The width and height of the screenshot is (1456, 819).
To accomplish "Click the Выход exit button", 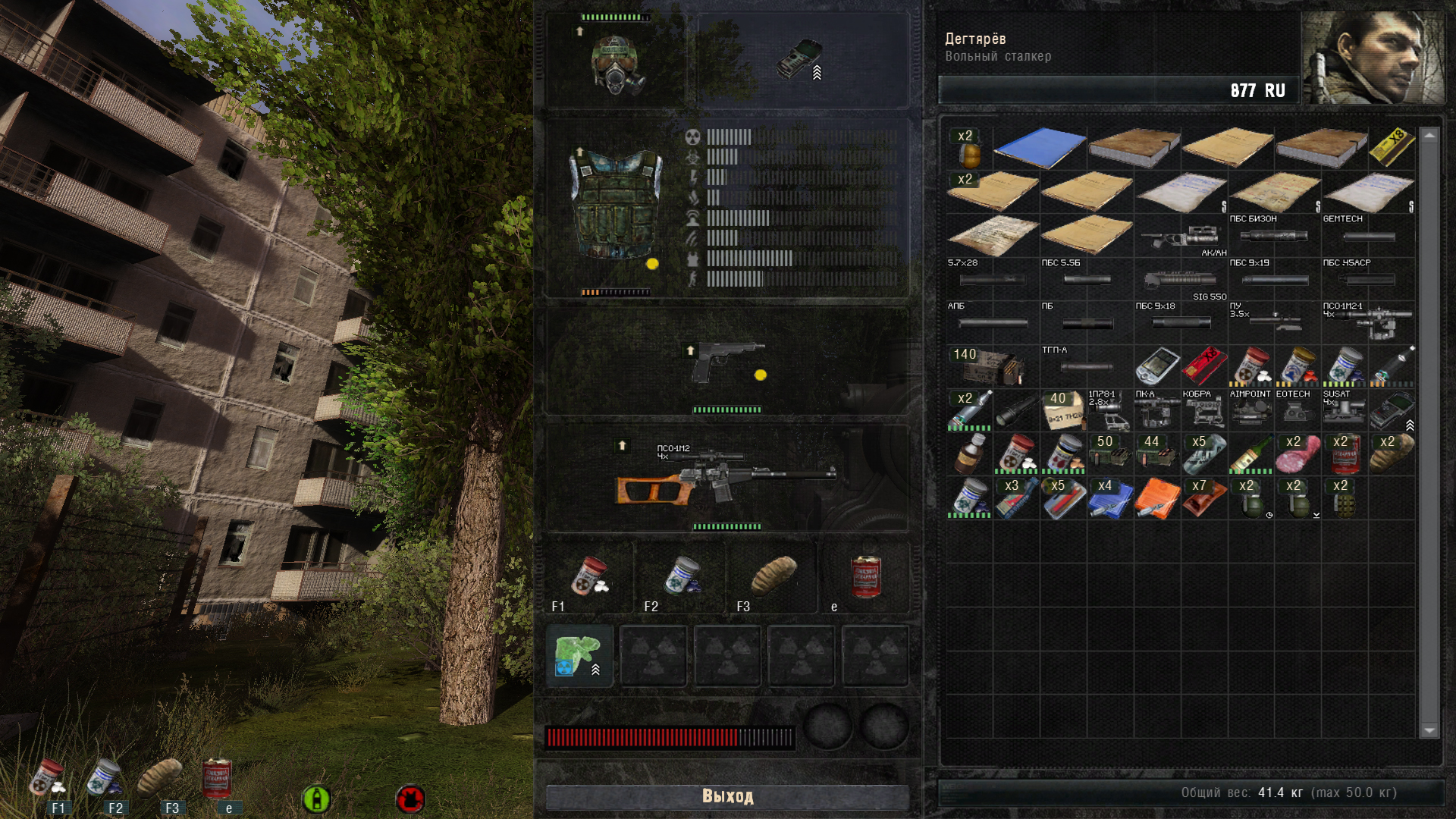I will pos(727,796).
